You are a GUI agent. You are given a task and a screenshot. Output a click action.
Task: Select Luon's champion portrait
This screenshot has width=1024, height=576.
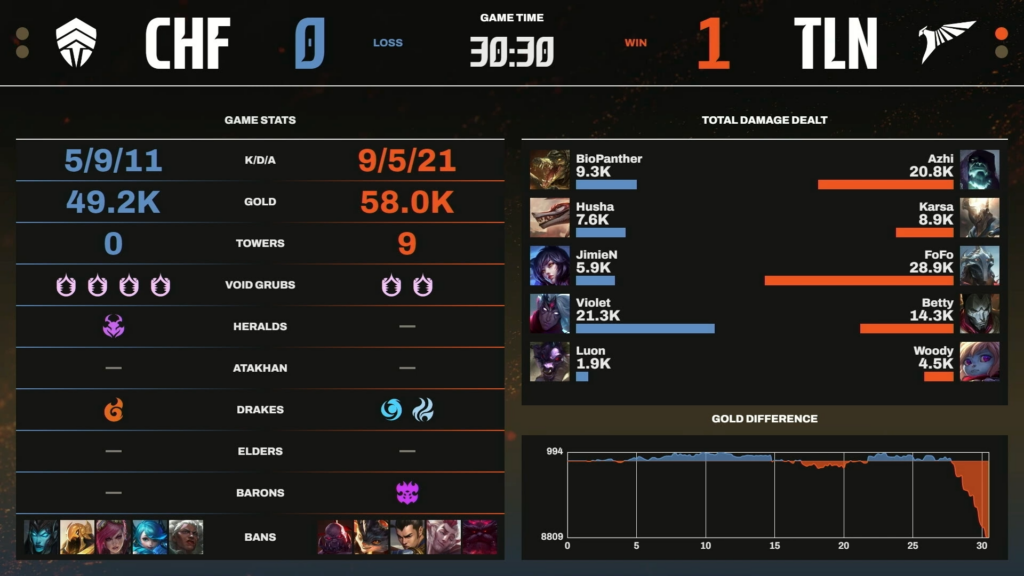click(x=549, y=362)
